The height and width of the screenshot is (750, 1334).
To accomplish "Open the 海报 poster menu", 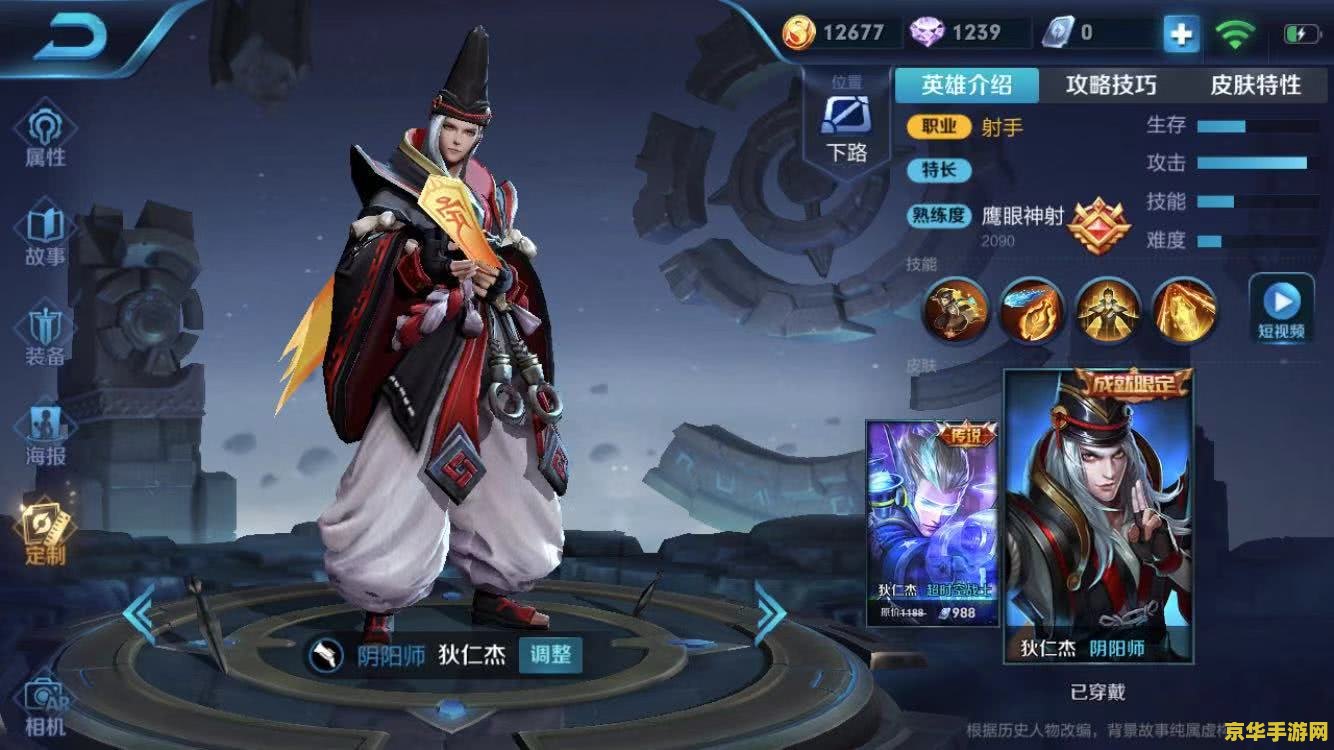I will [45, 436].
